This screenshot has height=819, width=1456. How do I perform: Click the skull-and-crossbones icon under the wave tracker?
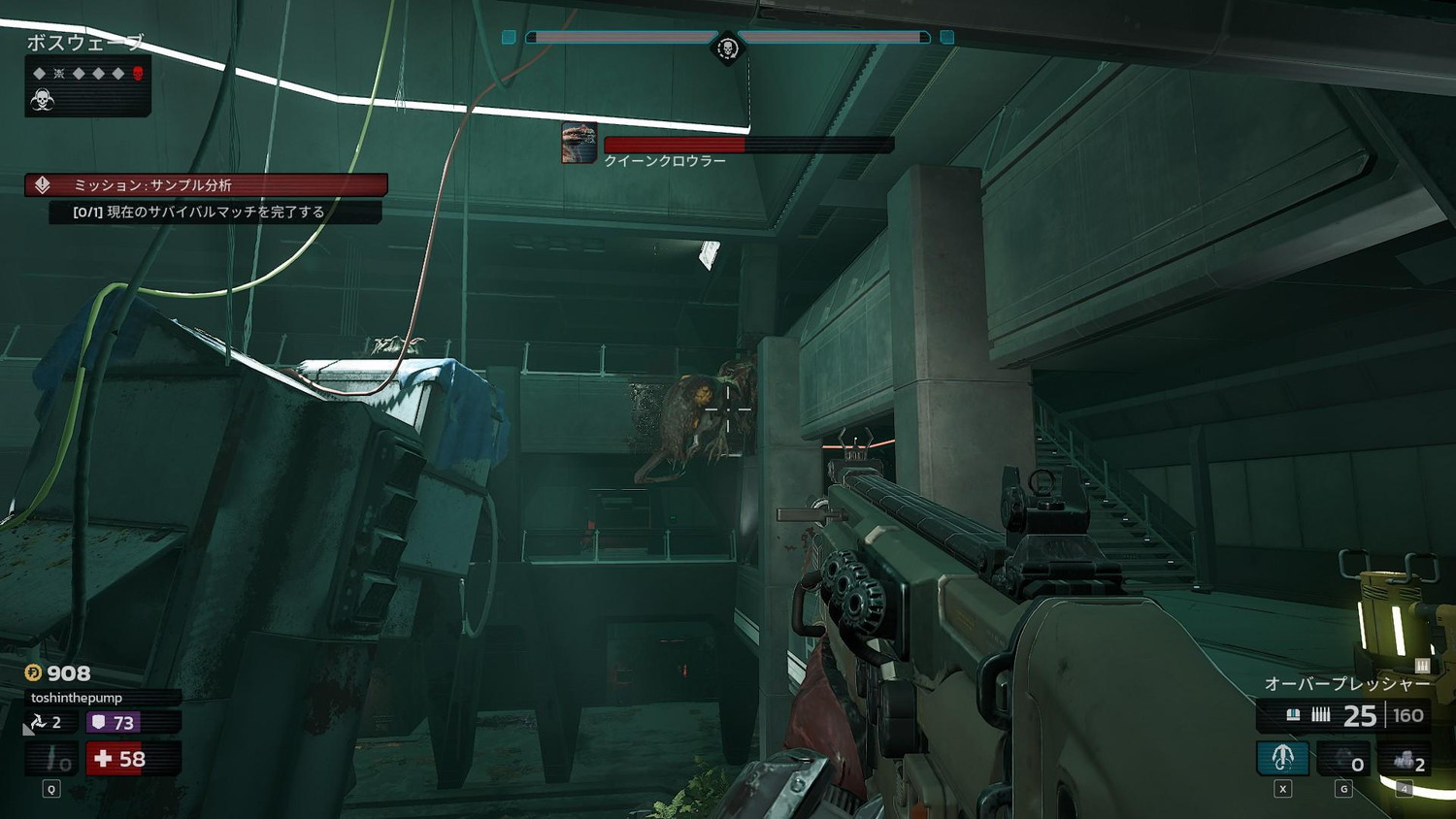click(x=42, y=99)
